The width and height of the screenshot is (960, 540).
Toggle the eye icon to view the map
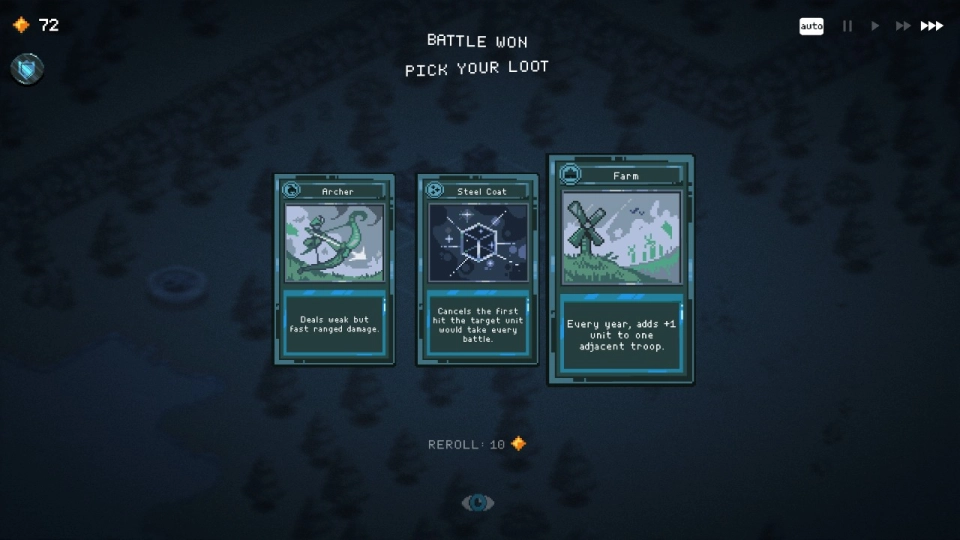coord(477,503)
